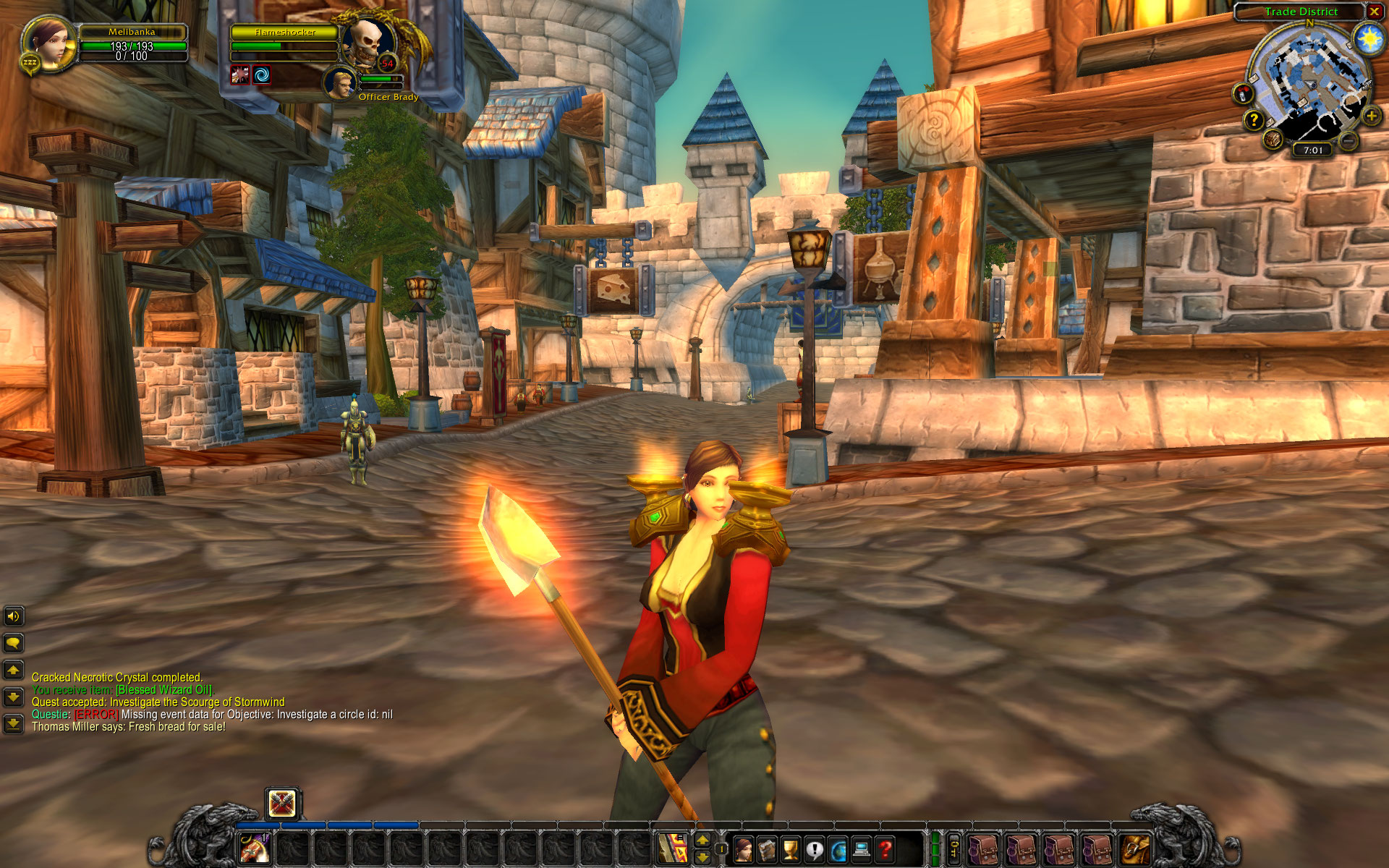Select Officer Brady's target-of-target portrait
The width and height of the screenshot is (1389, 868).
click(339, 82)
